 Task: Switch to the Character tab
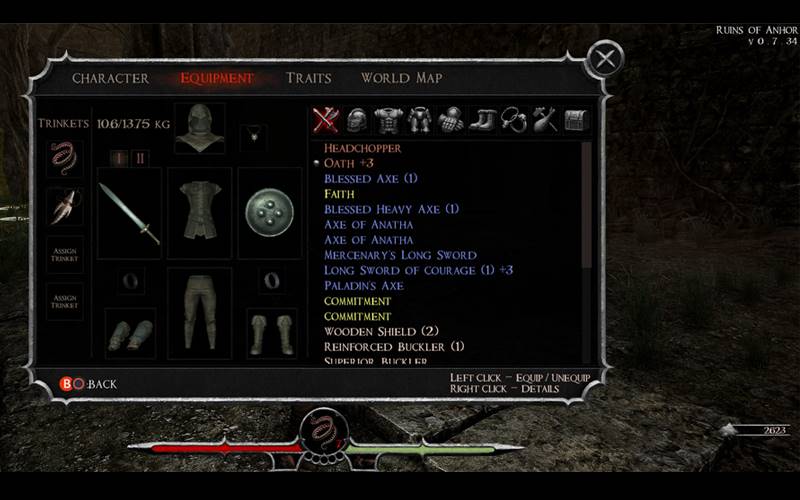click(x=110, y=78)
